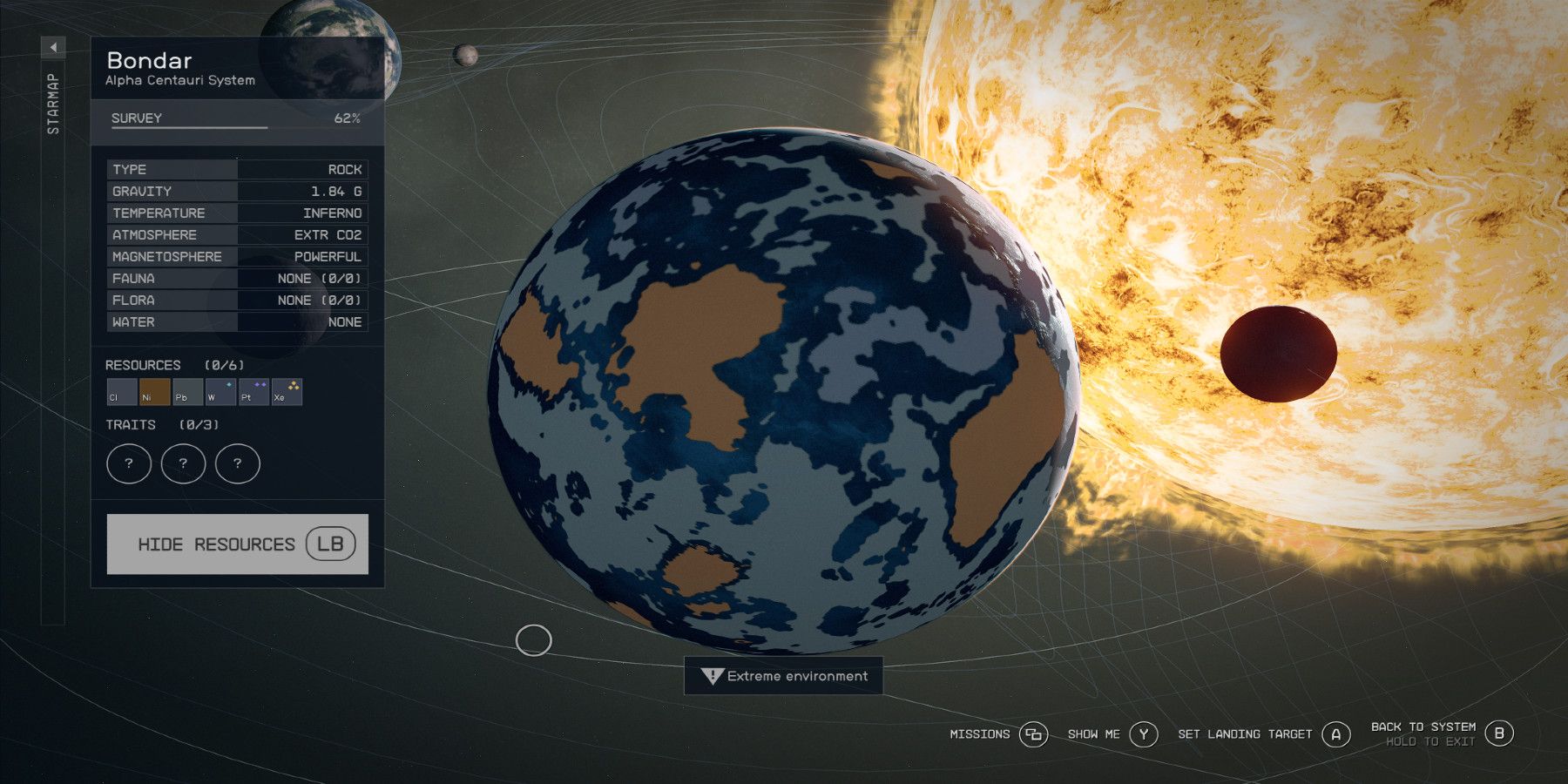Click the Hide Resources button
Image resolution: width=1568 pixels, height=784 pixels.
[x=237, y=544]
